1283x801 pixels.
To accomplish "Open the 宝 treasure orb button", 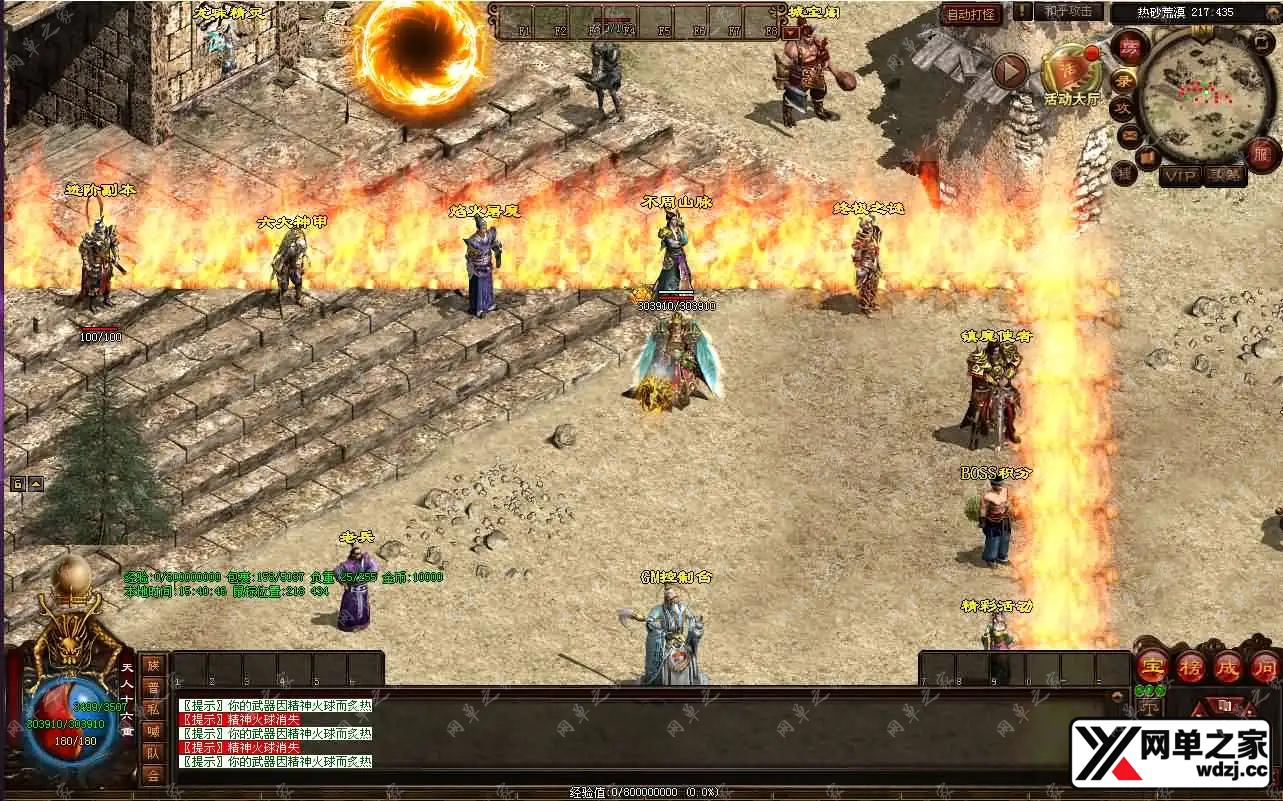I will (1152, 666).
